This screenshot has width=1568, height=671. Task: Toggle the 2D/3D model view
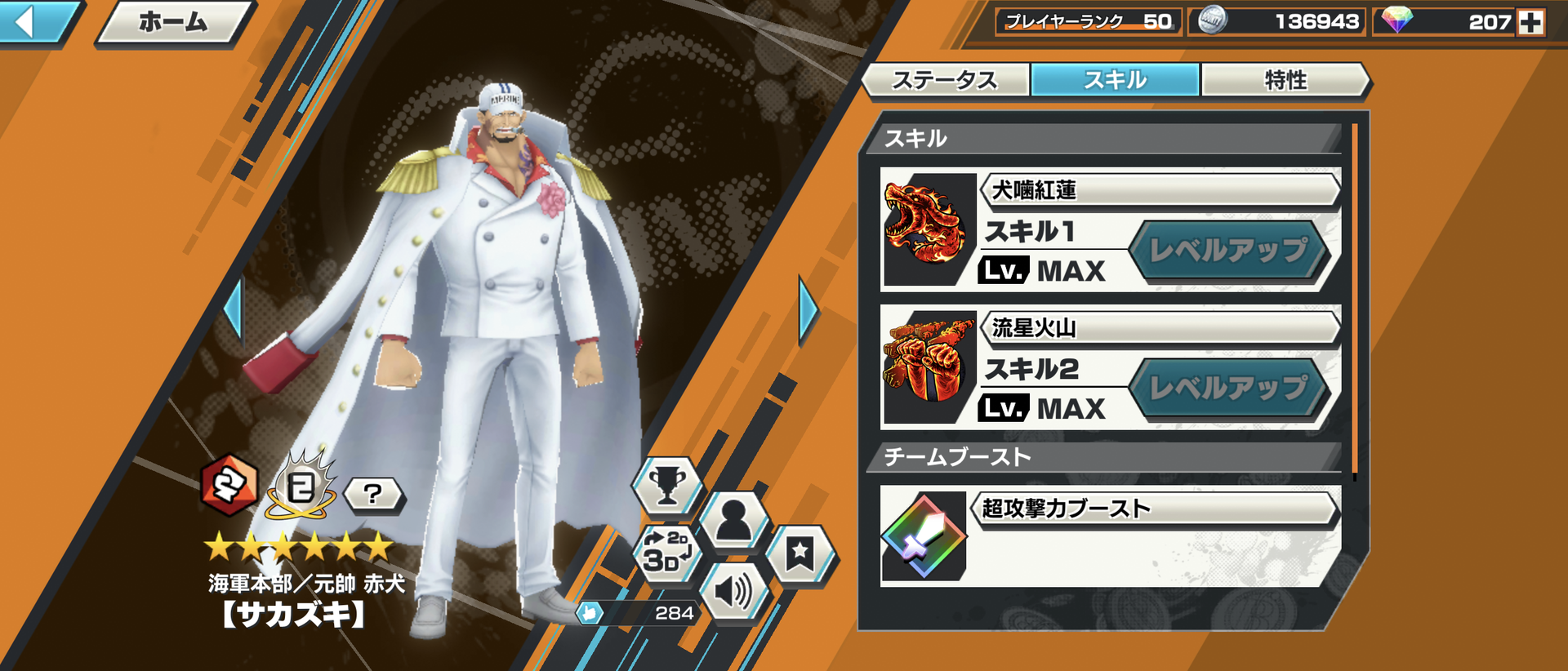666,552
